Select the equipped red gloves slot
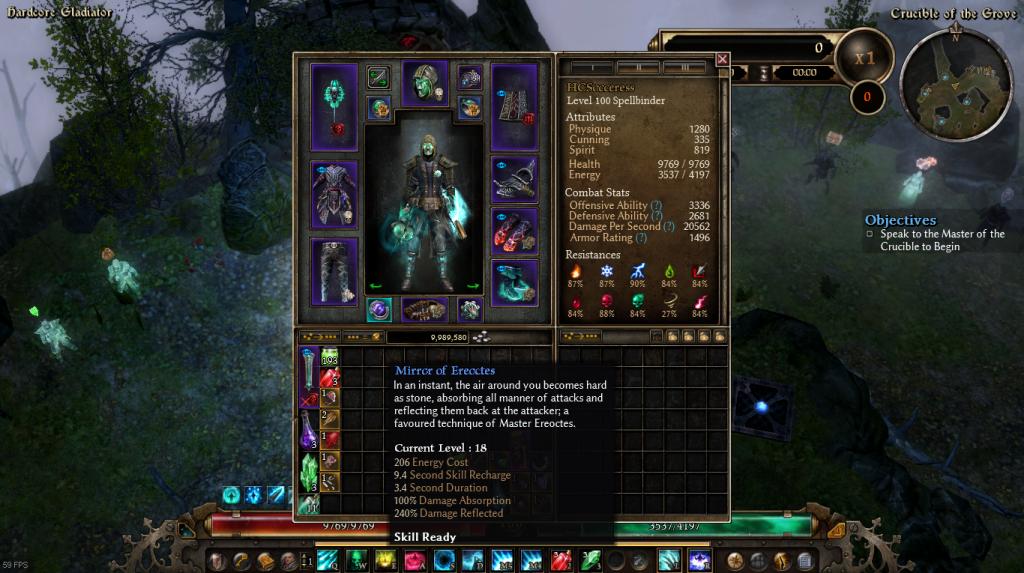Image resolution: width=1024 pixels, height=573 pixels. pyautogui.click(x=514, y=230)
